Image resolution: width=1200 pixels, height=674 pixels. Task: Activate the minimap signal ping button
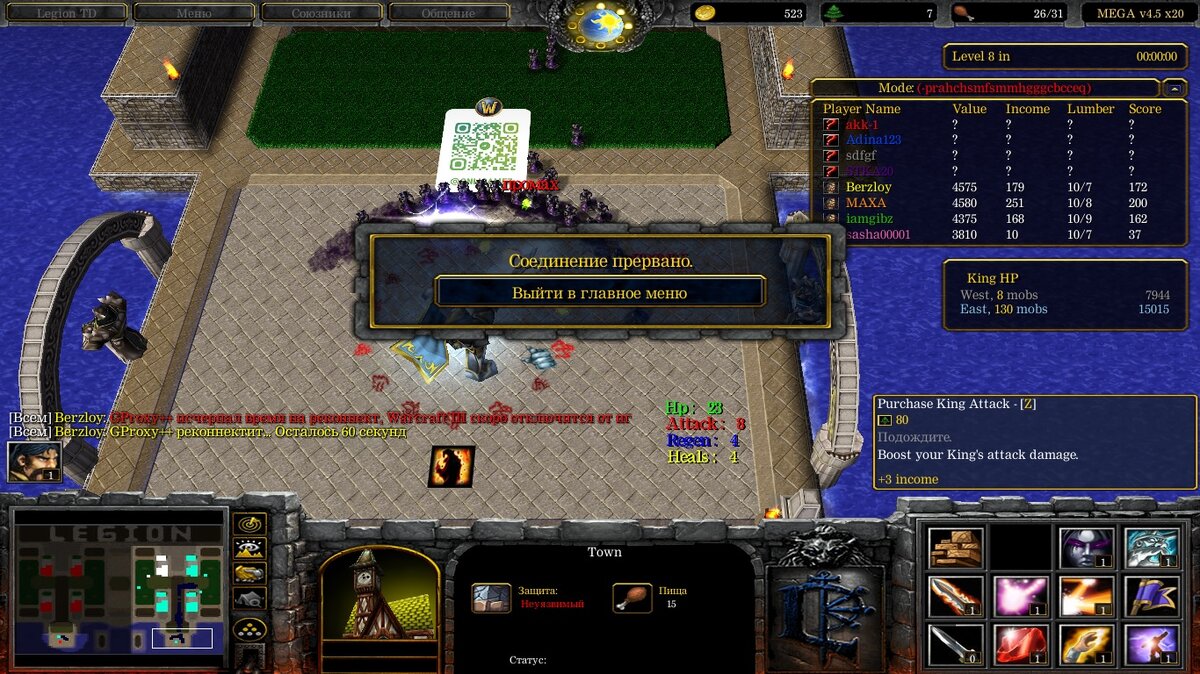249,524
